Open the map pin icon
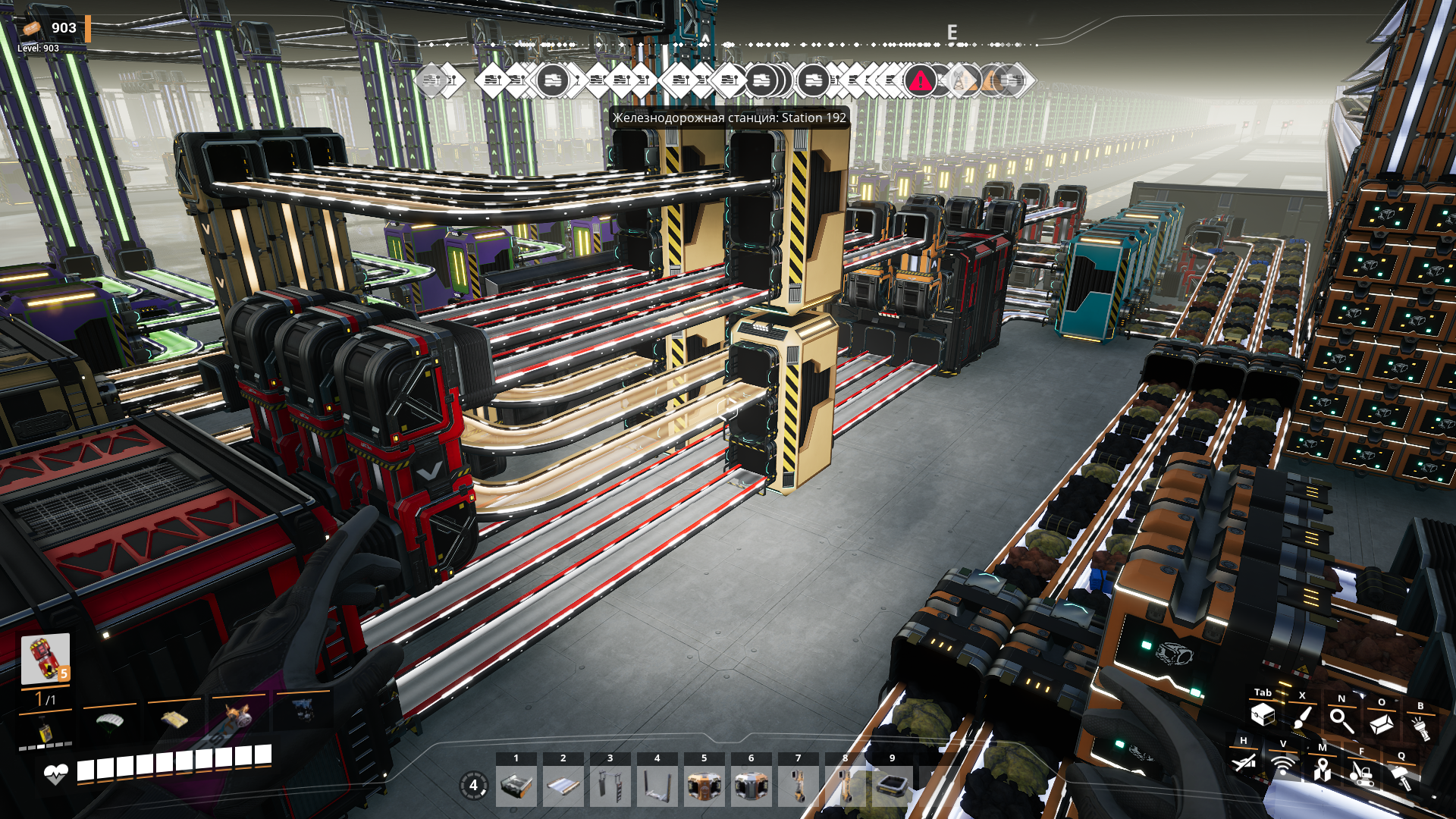1456x819 pixels. (1323, 770)
